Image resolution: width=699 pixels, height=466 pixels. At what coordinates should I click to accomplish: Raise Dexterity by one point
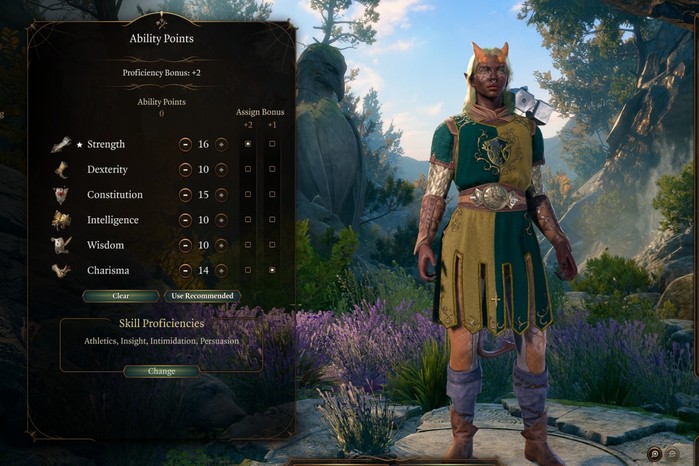221,169
